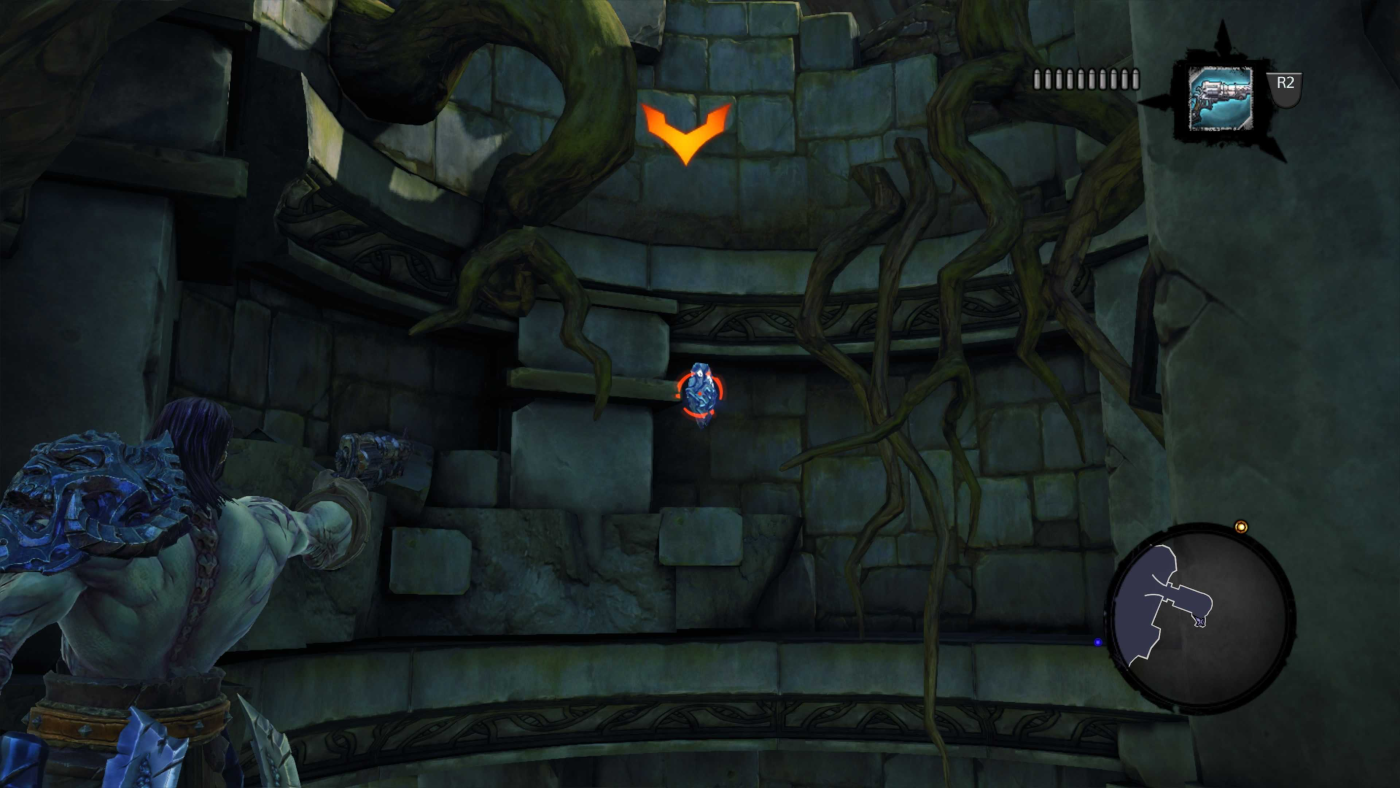Click the weapon thumbnail artwork
1400x788 pixels.
pos(1217,95)
